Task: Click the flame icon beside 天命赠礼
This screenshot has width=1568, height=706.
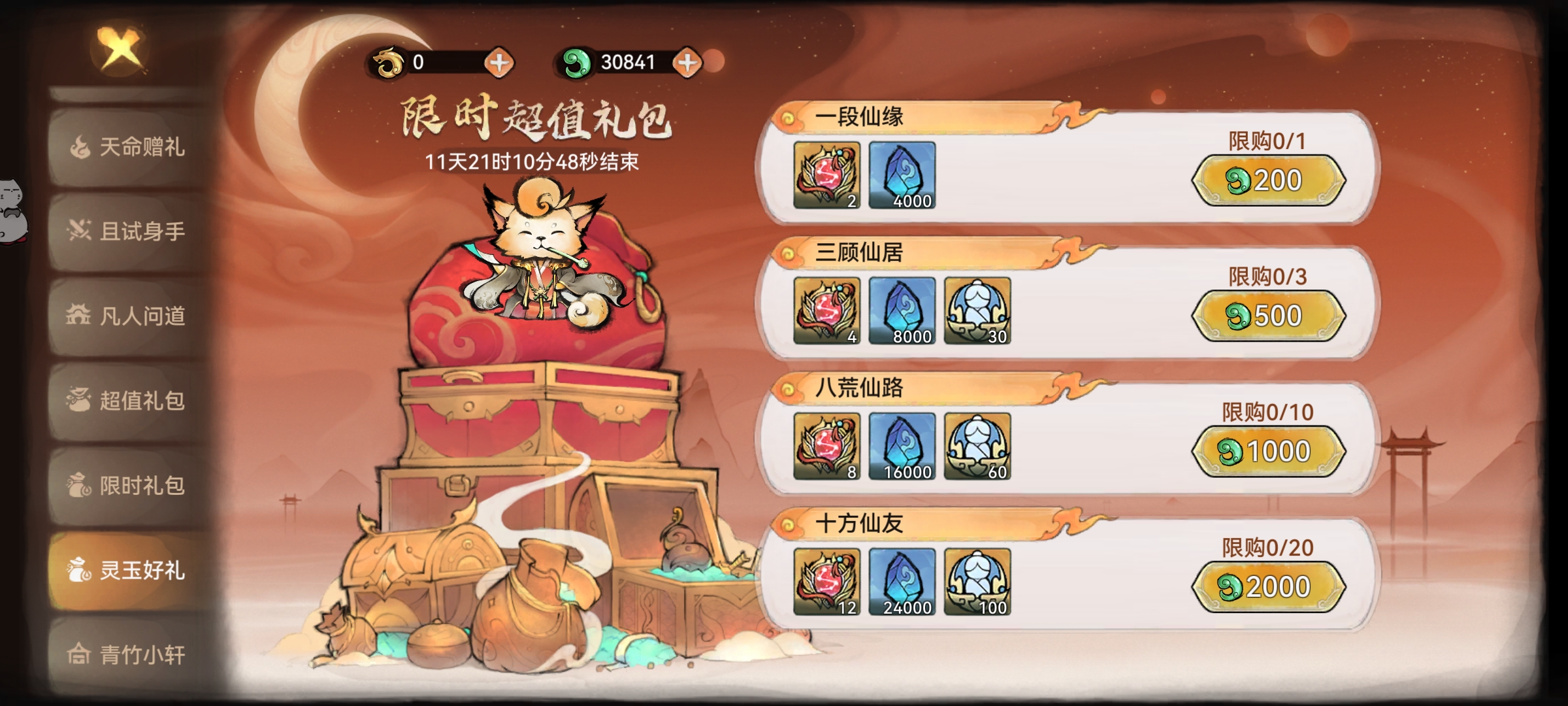Action: pos(80,146)
